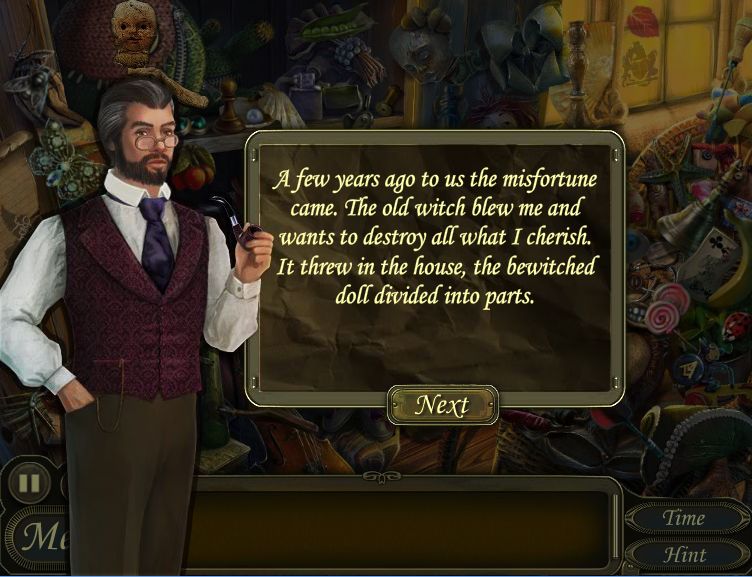Open the partially hidden Menu button
This screenshot has width=752, height=577.
coord(40,537)
